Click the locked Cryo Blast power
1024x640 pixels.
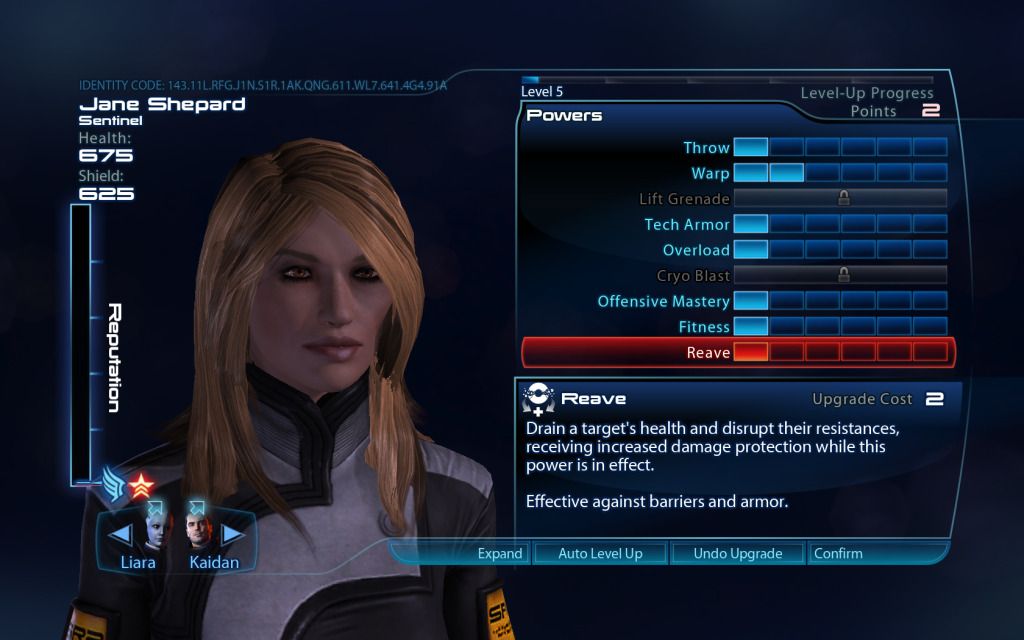693,276
